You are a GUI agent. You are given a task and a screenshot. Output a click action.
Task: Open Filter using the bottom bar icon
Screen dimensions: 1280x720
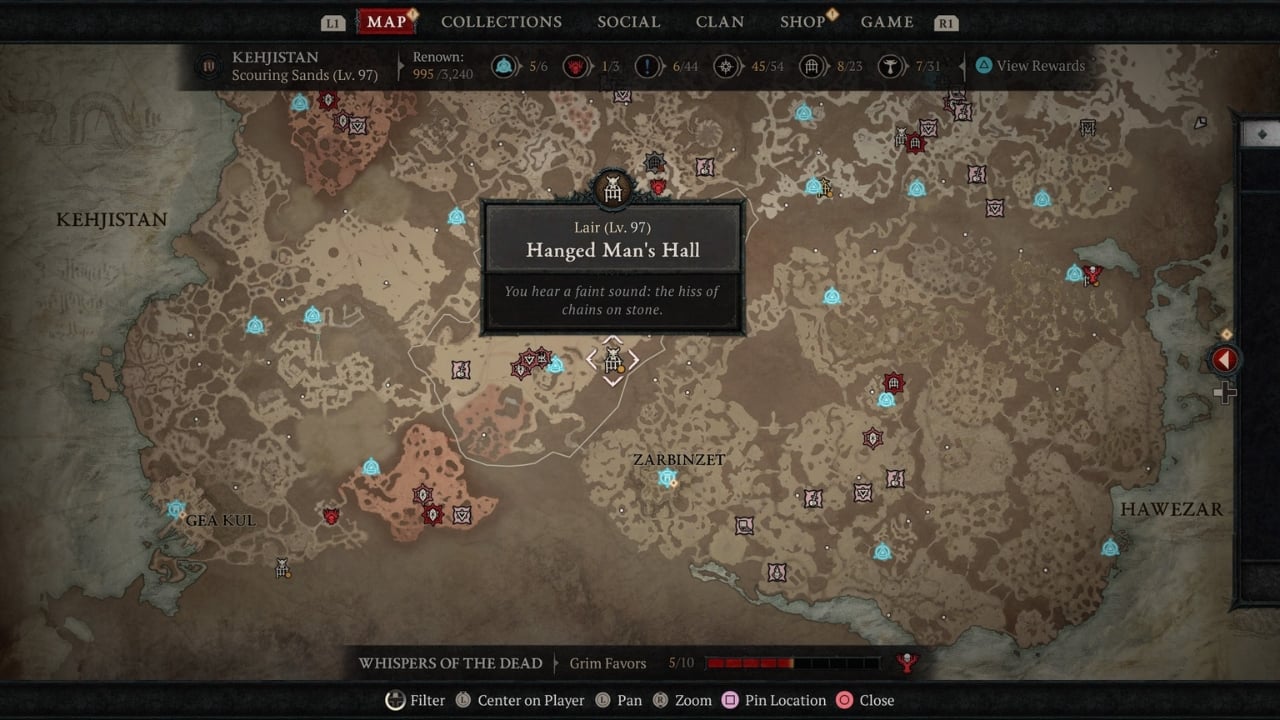(395, 700)
